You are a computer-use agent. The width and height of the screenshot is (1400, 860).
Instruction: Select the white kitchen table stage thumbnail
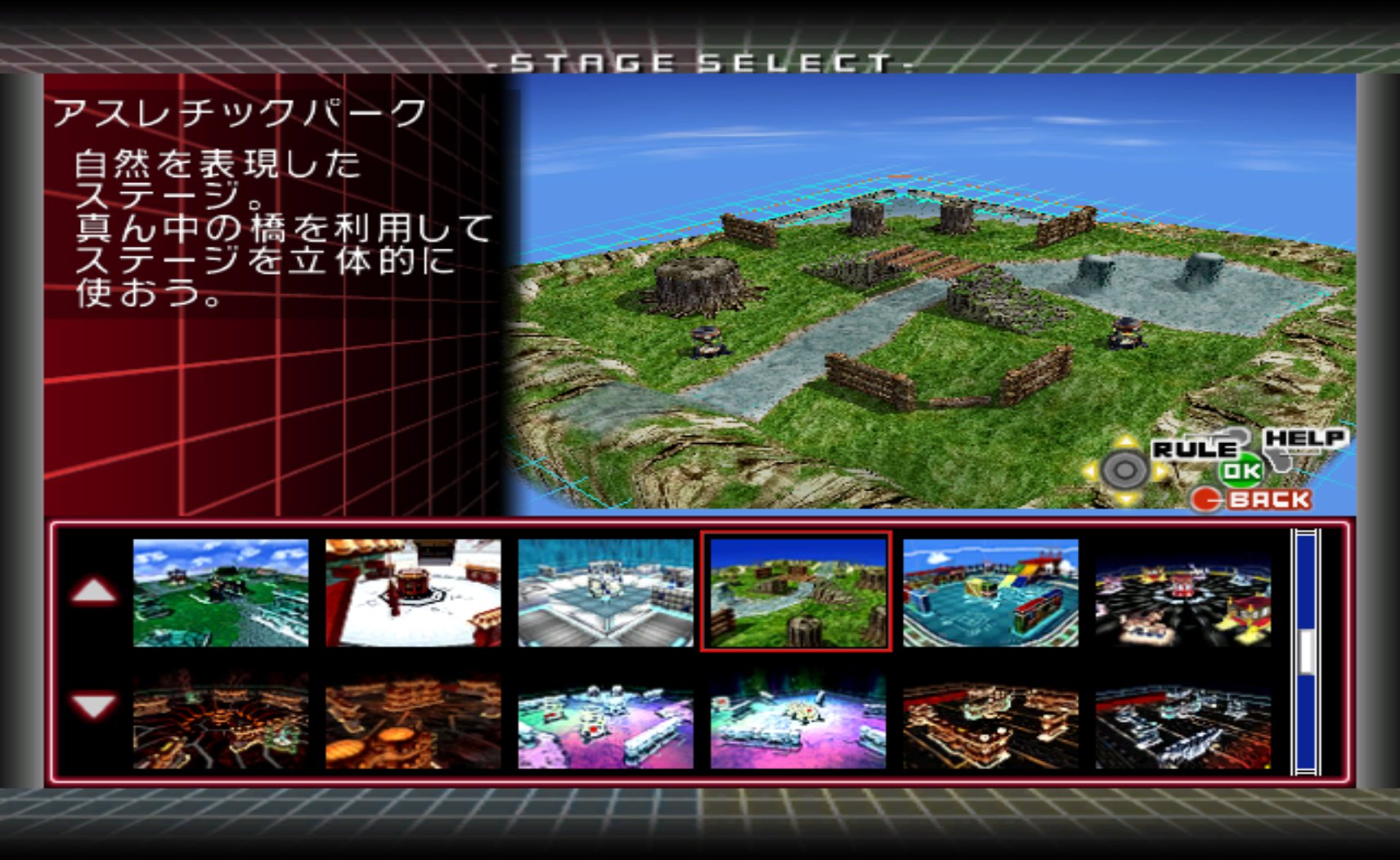pos(413,593)
